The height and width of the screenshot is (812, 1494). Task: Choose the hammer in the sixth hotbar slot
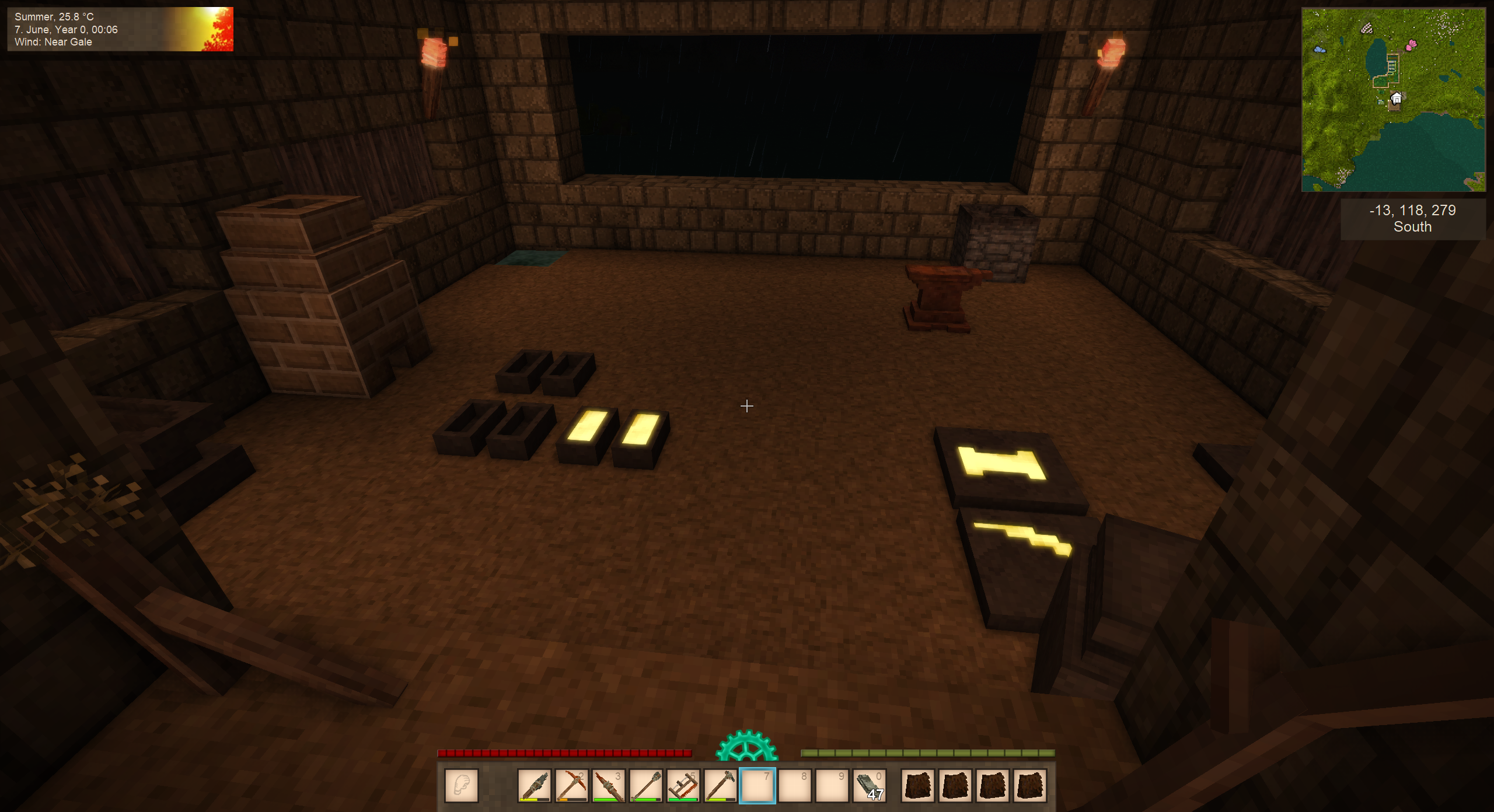(x=720, y=785)
